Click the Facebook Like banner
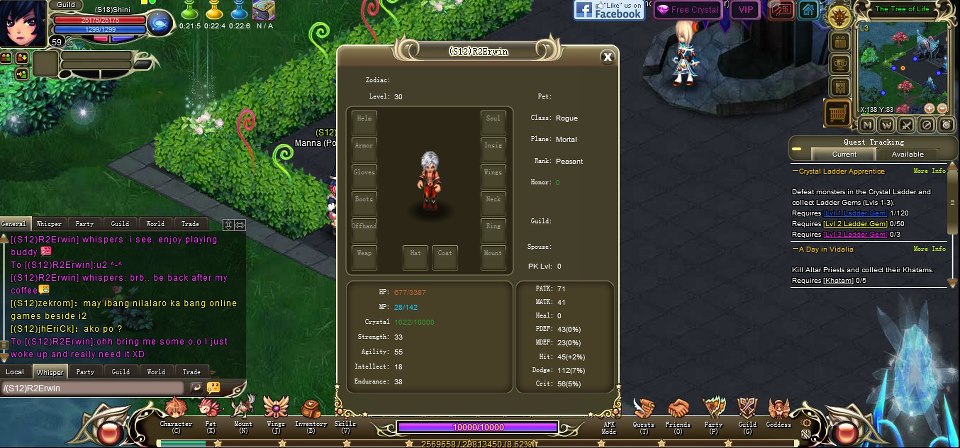 click(x=609, y=10)
